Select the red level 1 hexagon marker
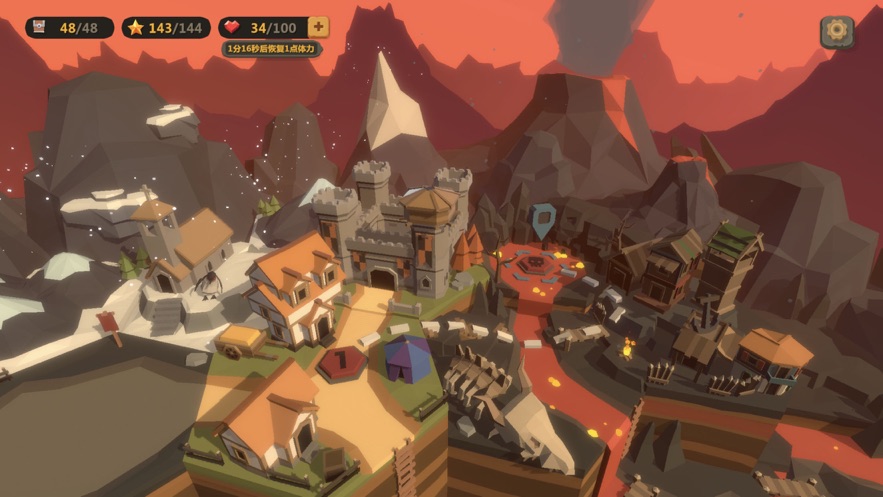 point(339,361)
